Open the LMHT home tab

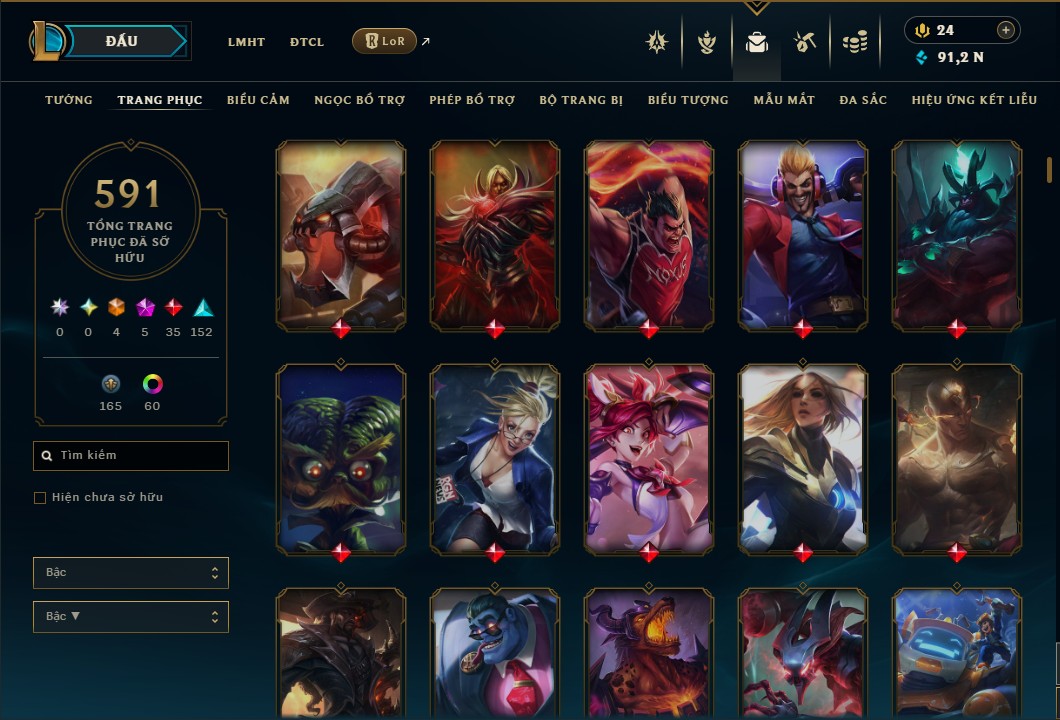(246, 42)
